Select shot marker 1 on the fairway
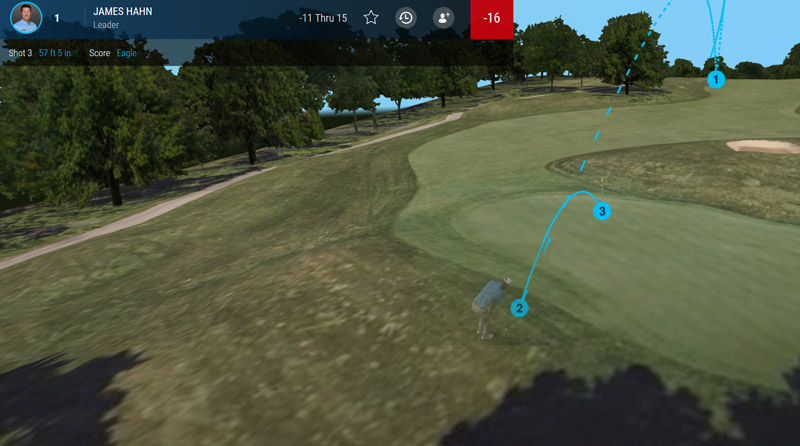The width and height of the screenshot is (800, 446). [716, 78]
